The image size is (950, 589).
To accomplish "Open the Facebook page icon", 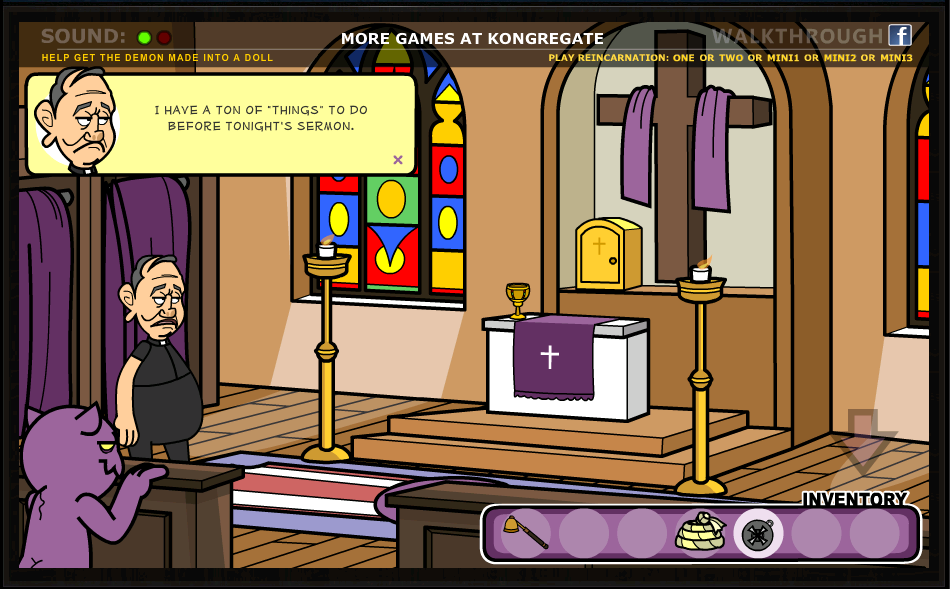I will coord(900,36).
